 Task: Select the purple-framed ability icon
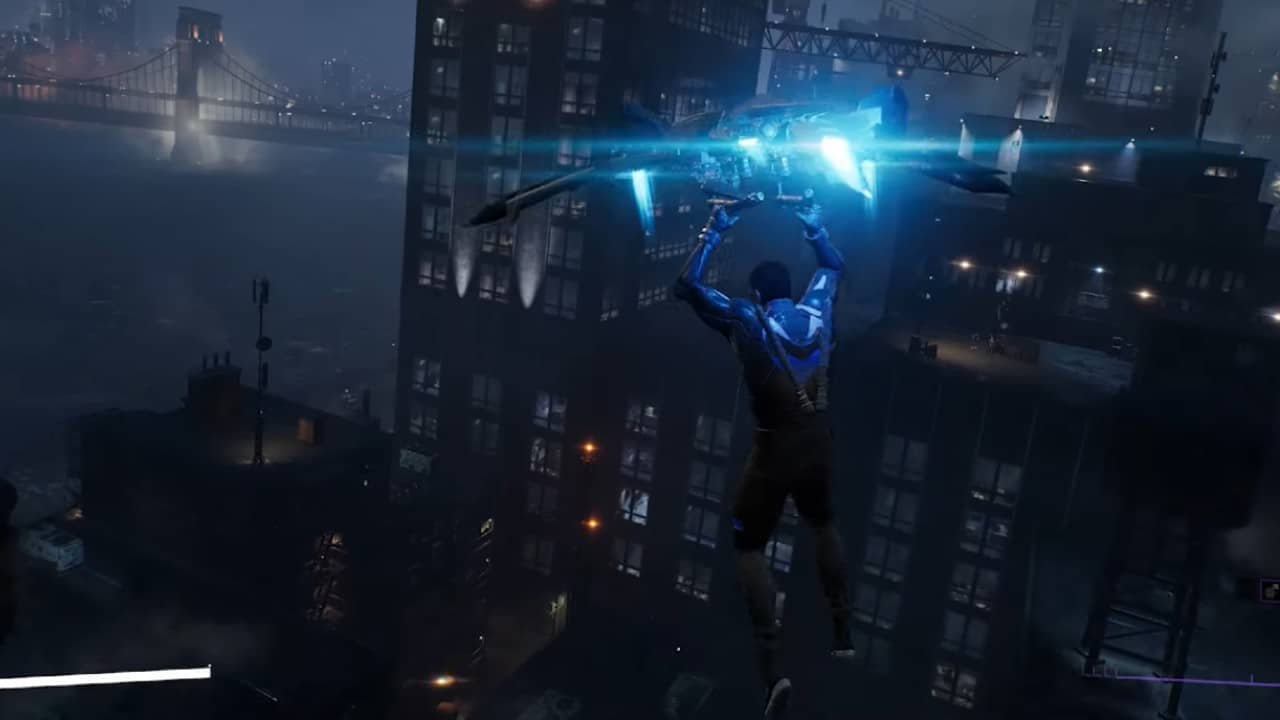1271,590
